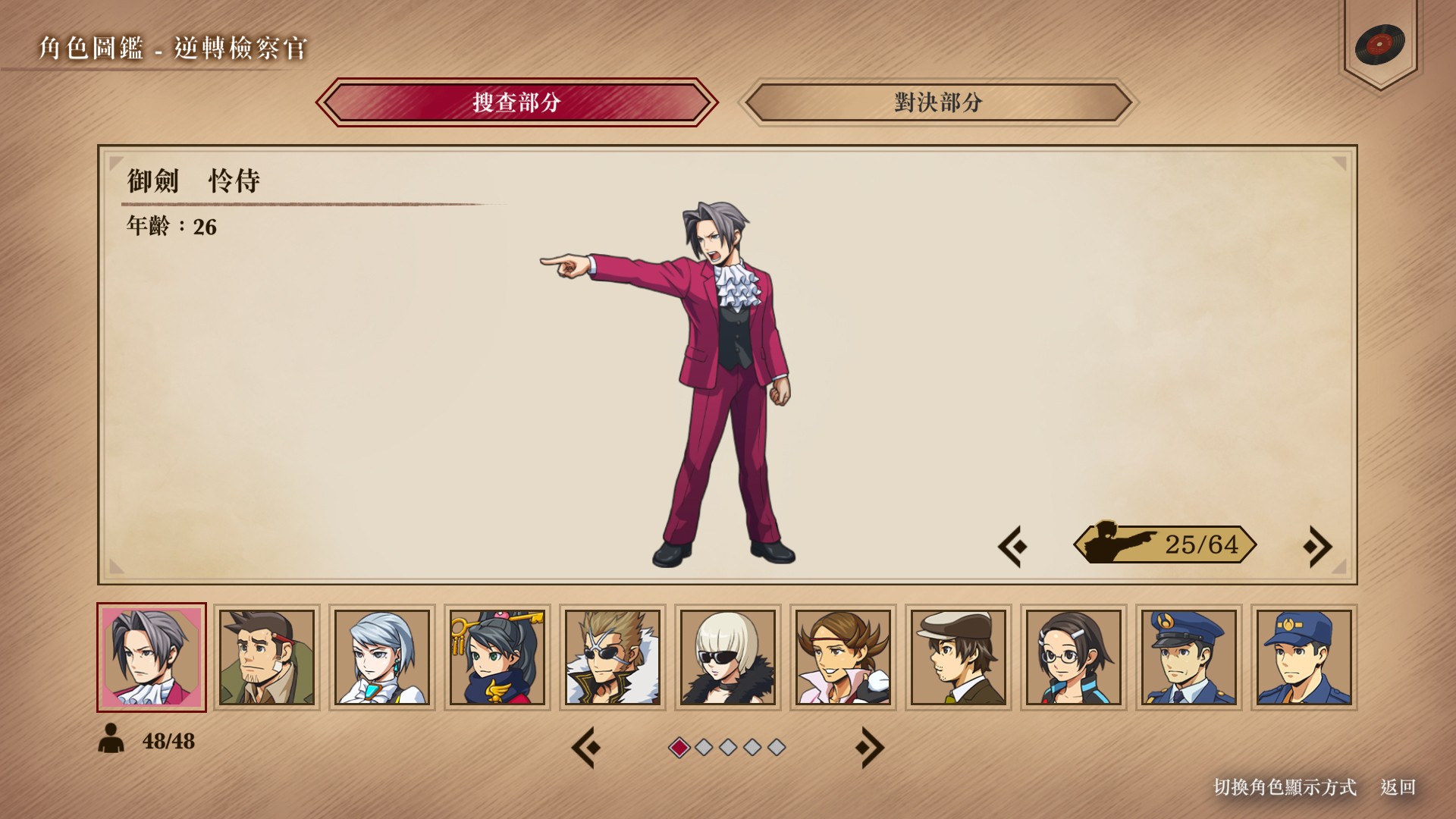Select the detective with green coat portrait
This screenshot has width=1456, height=819.
click(267, 657)
